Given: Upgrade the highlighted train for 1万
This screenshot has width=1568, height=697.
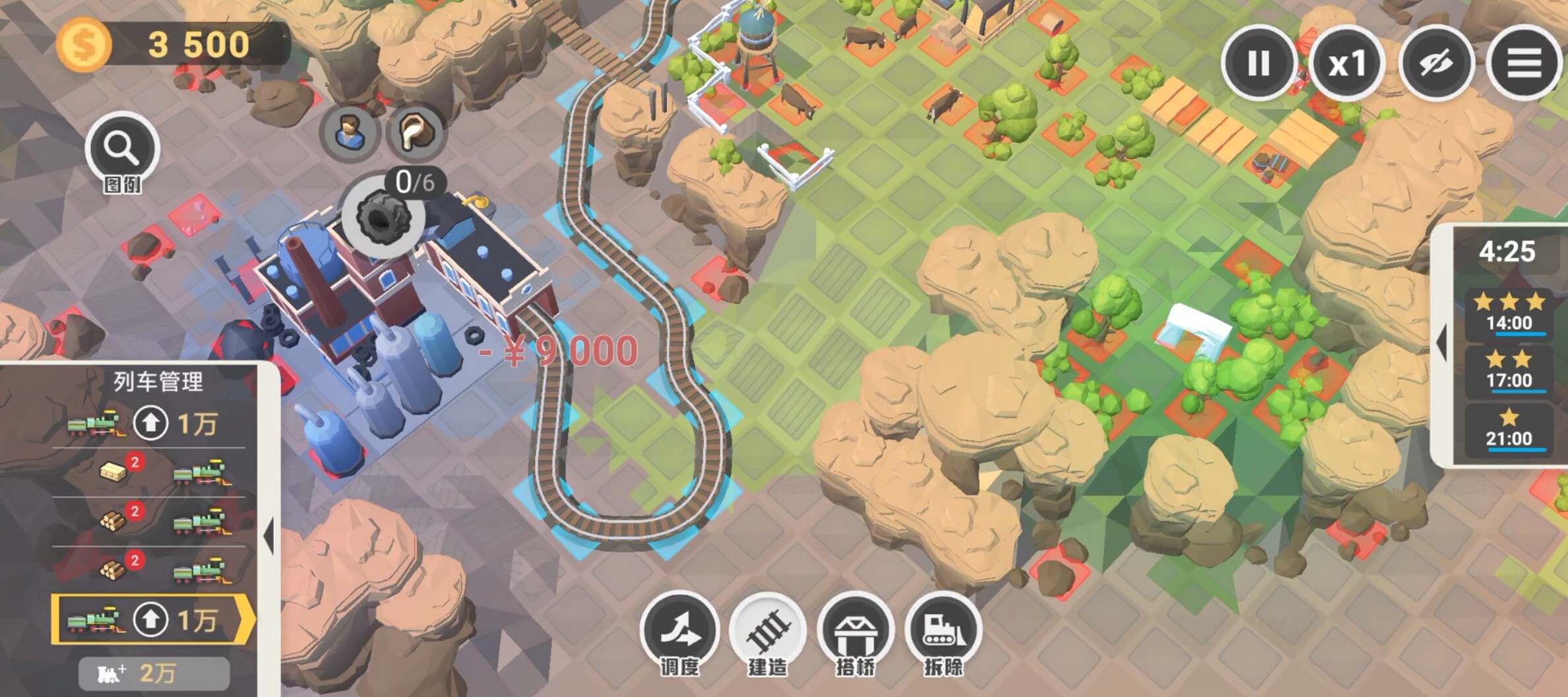Looking at the screenshot, I should 151,620.
